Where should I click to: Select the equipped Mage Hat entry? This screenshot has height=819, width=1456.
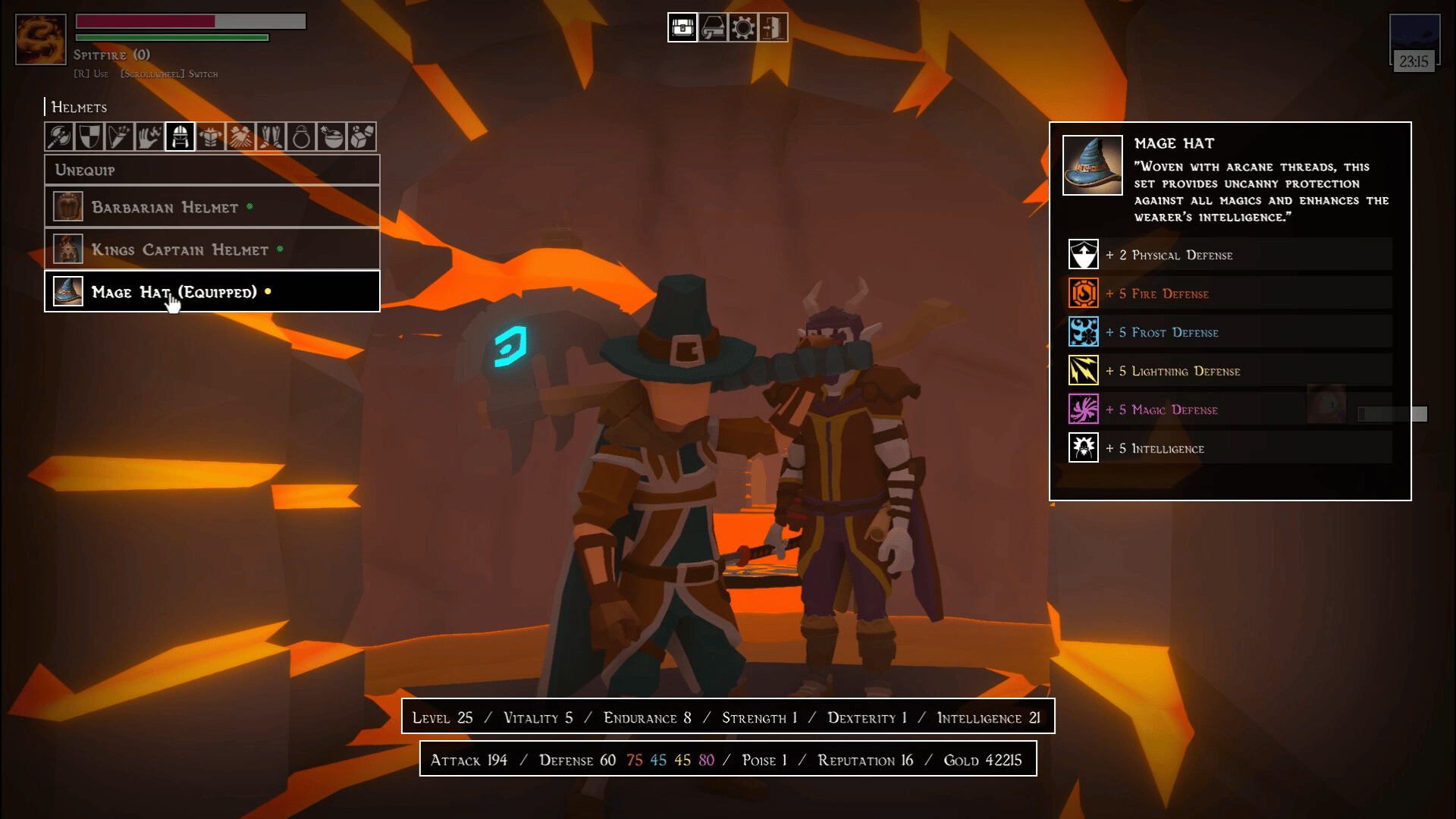coord(212,292)
